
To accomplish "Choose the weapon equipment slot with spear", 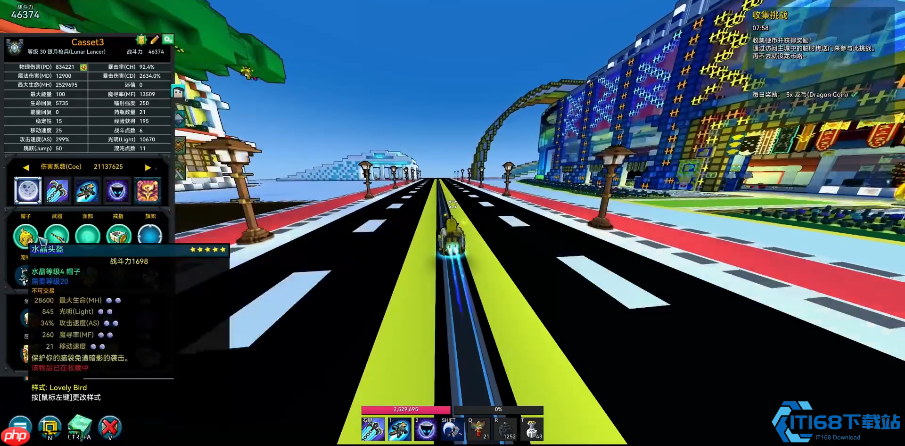I will point(56,235).
